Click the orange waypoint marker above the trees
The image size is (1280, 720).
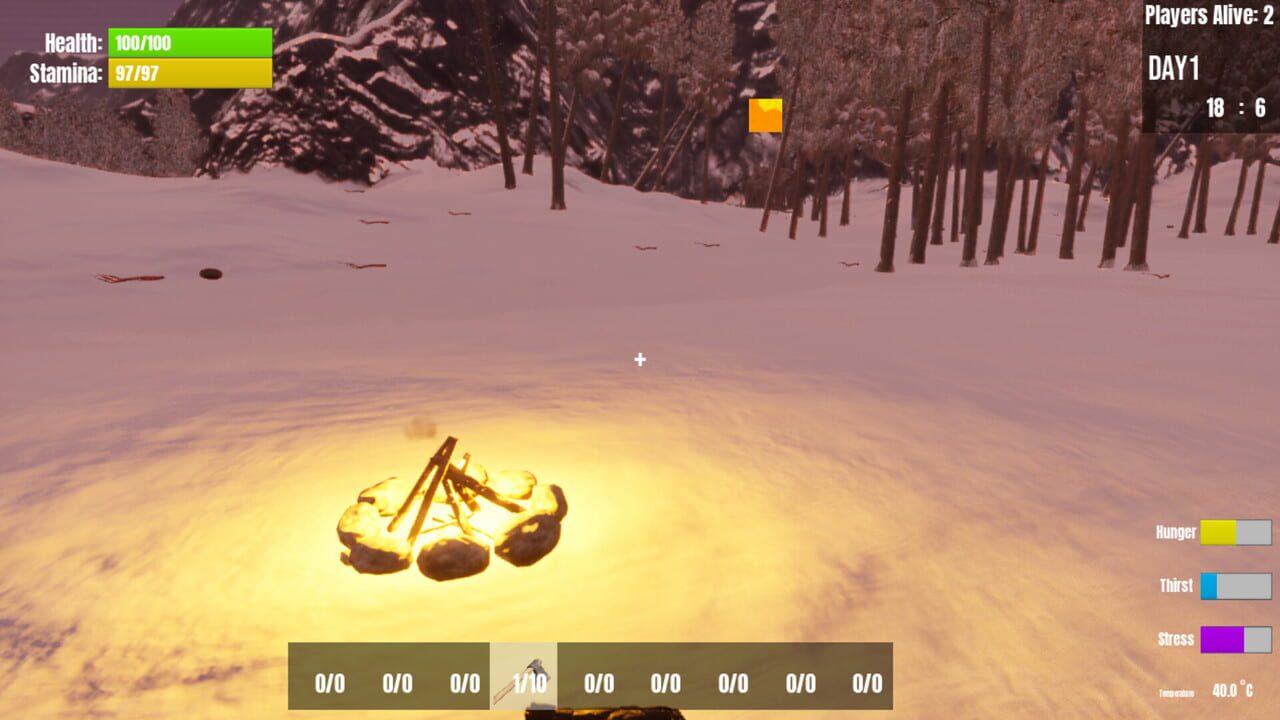(x=765, y=113)
